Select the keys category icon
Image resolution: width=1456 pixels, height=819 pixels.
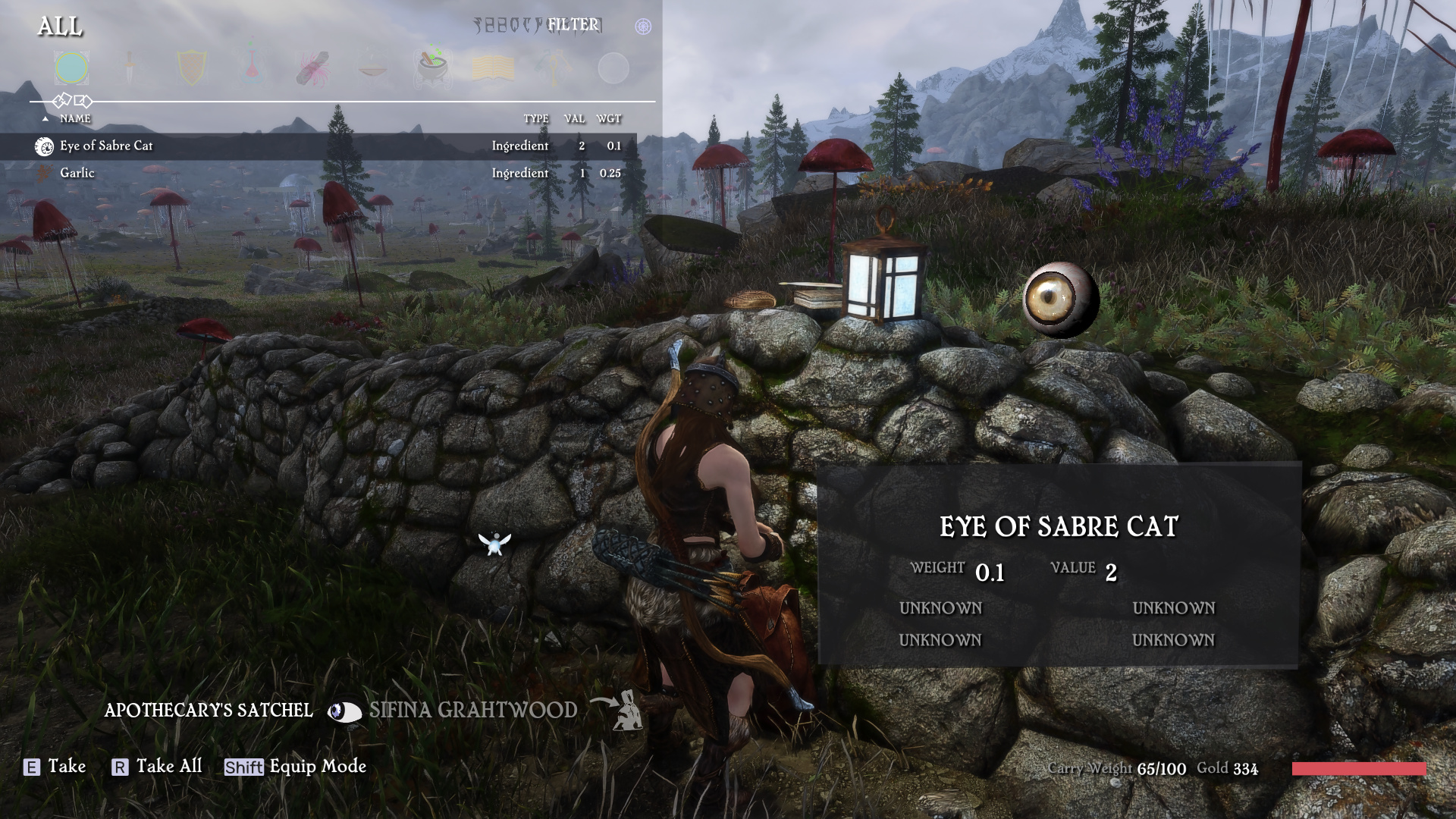554,68
